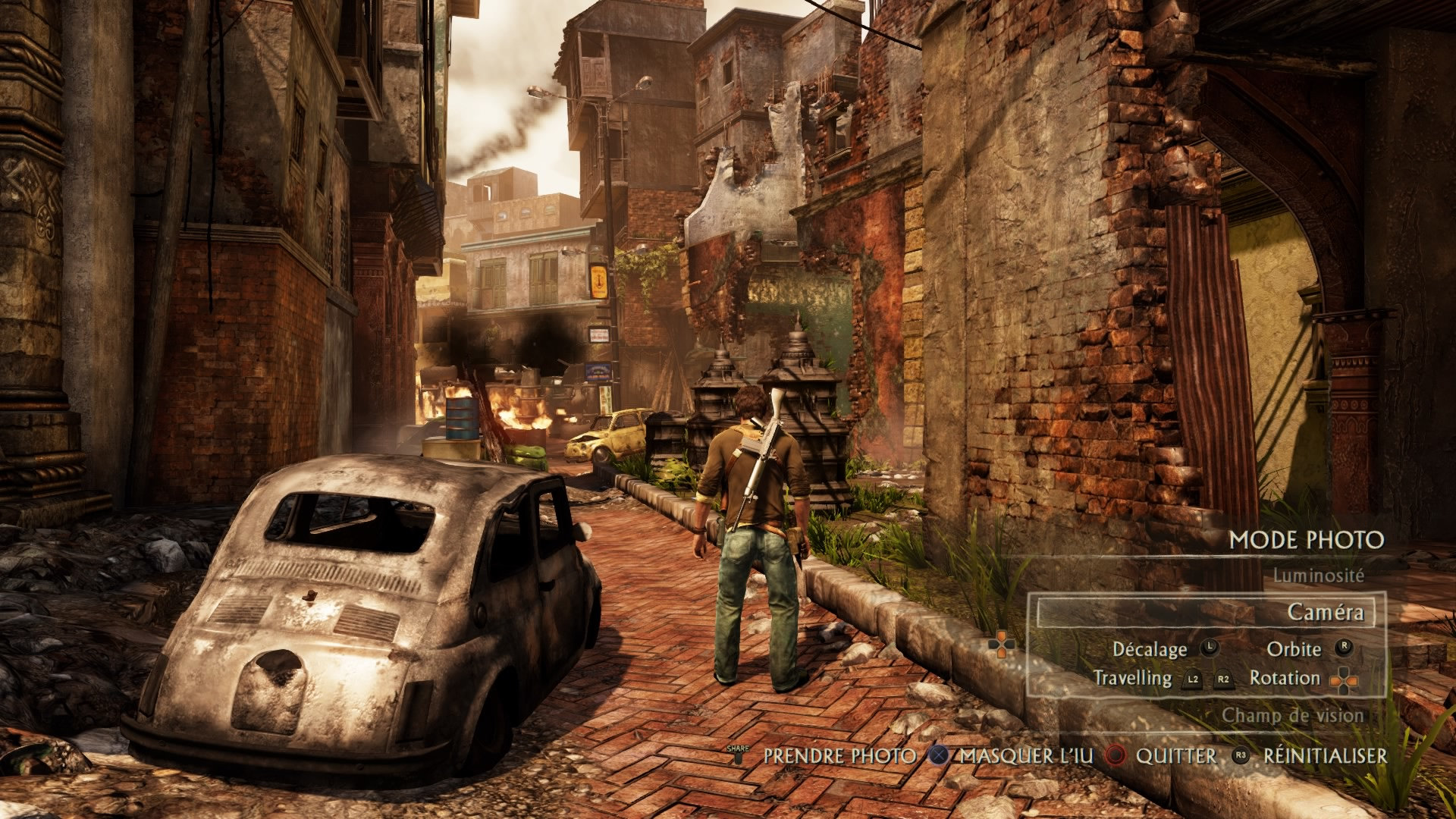Choose the highlighted Caméra menu entry
The width and height of the screenshot is (1456, 819).
pyautogui.click(x=1325, y=612)
